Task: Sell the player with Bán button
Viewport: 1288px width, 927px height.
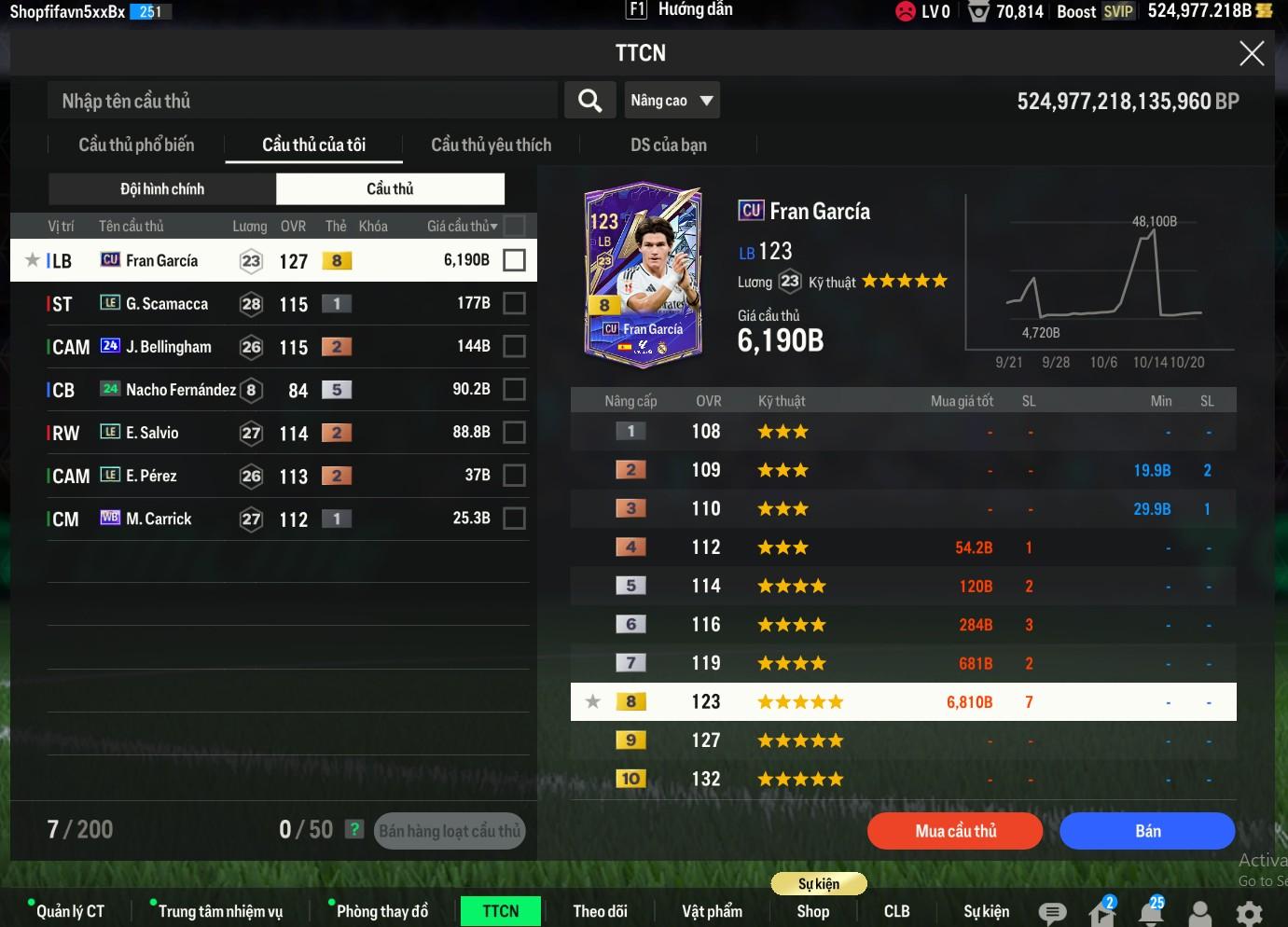Action: 1147,831
